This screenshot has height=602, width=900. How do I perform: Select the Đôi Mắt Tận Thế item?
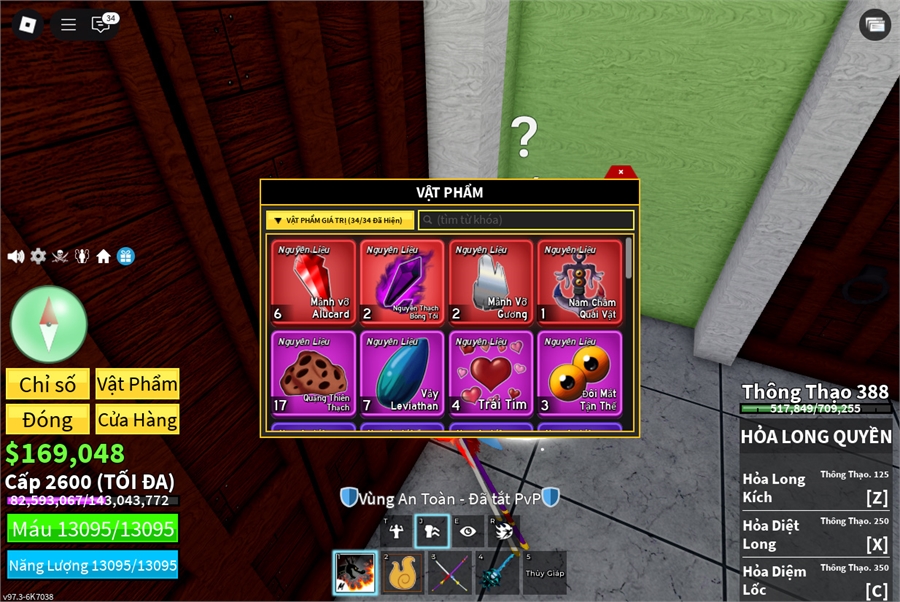pyautogui.click(x=579, y=373)
